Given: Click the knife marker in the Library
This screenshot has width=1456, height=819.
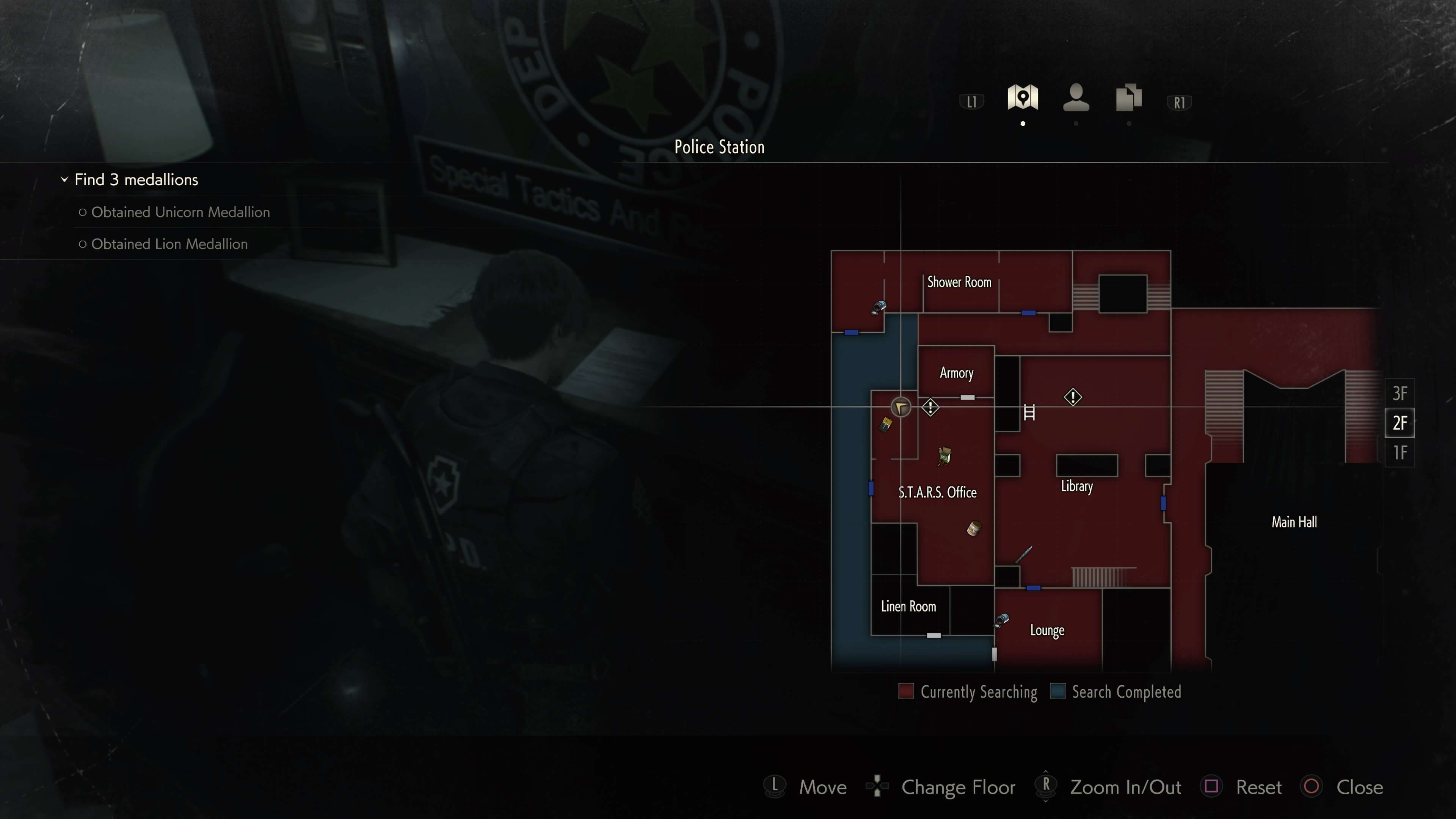Looking at the screenshot, I should pos(1024,554).
